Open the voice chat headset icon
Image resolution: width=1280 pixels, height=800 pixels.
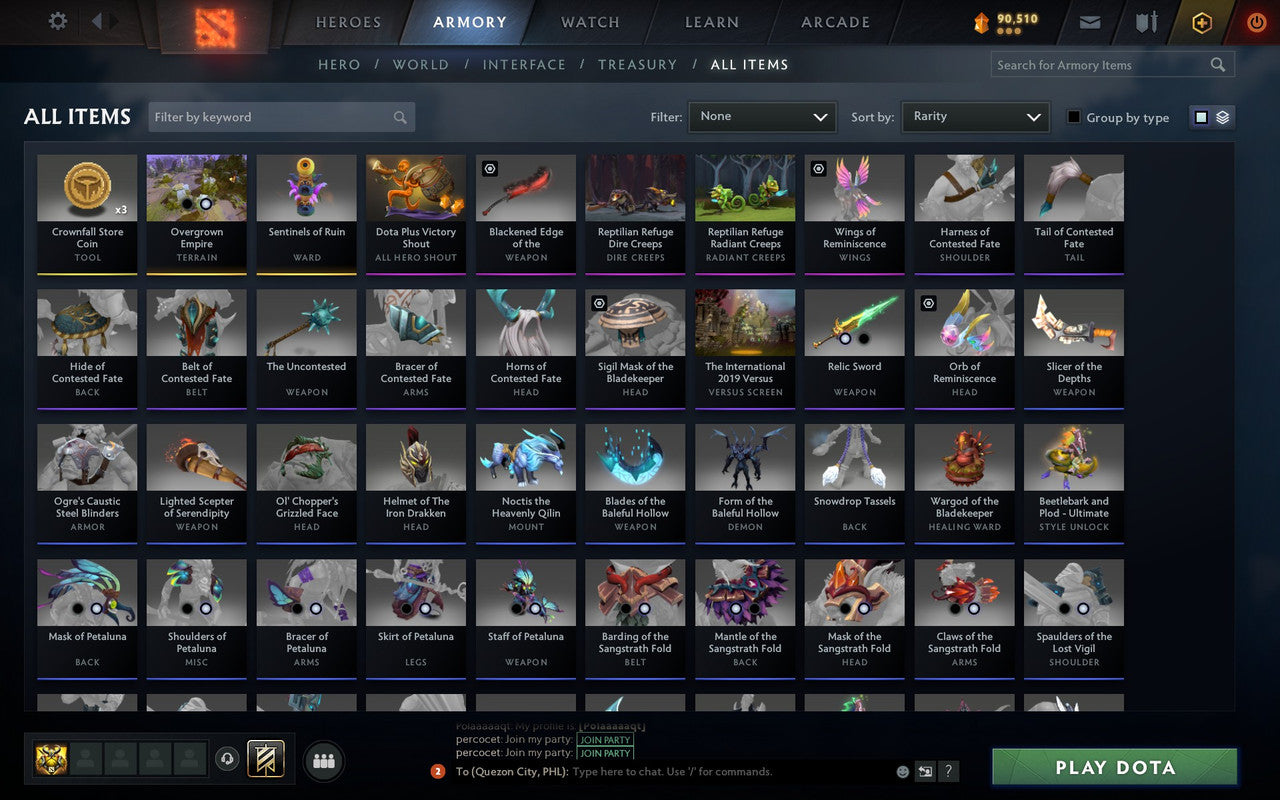[228, 760]
